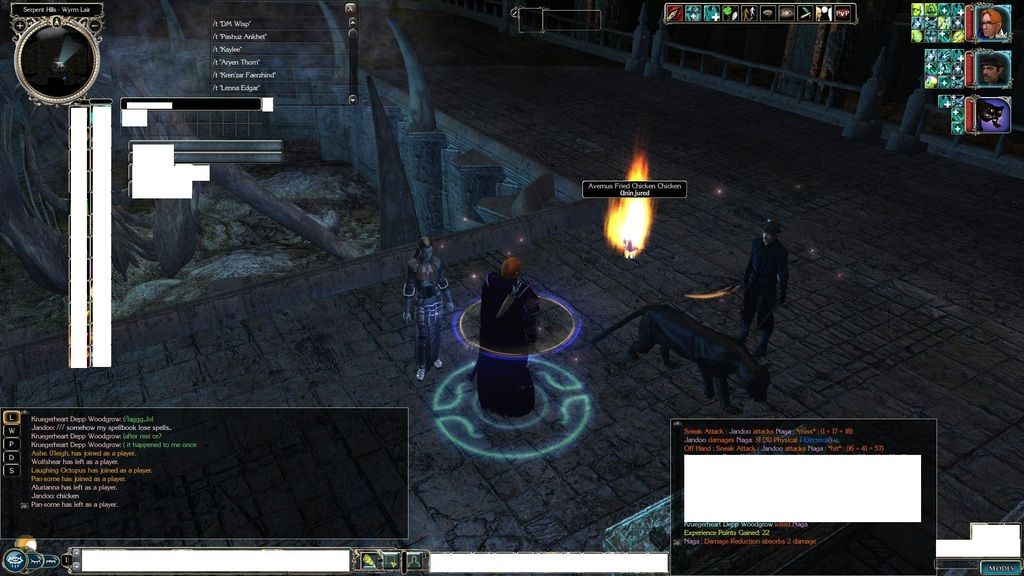The height and width of the screenshot is (576, 1024).
Task: Select "Pashuz Ankhet" in the tell list
Action: (244, 36)
